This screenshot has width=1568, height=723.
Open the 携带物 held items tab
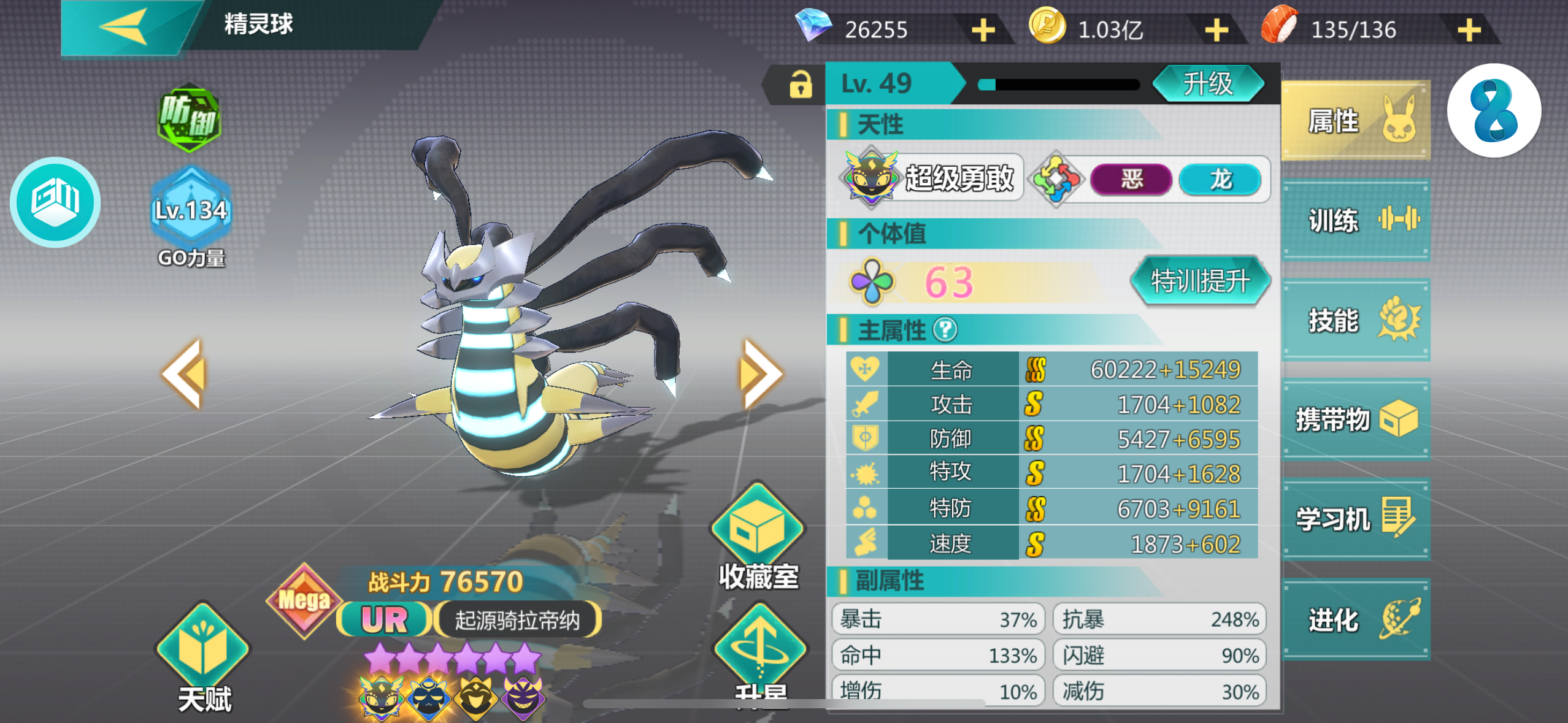(1356, 420)
